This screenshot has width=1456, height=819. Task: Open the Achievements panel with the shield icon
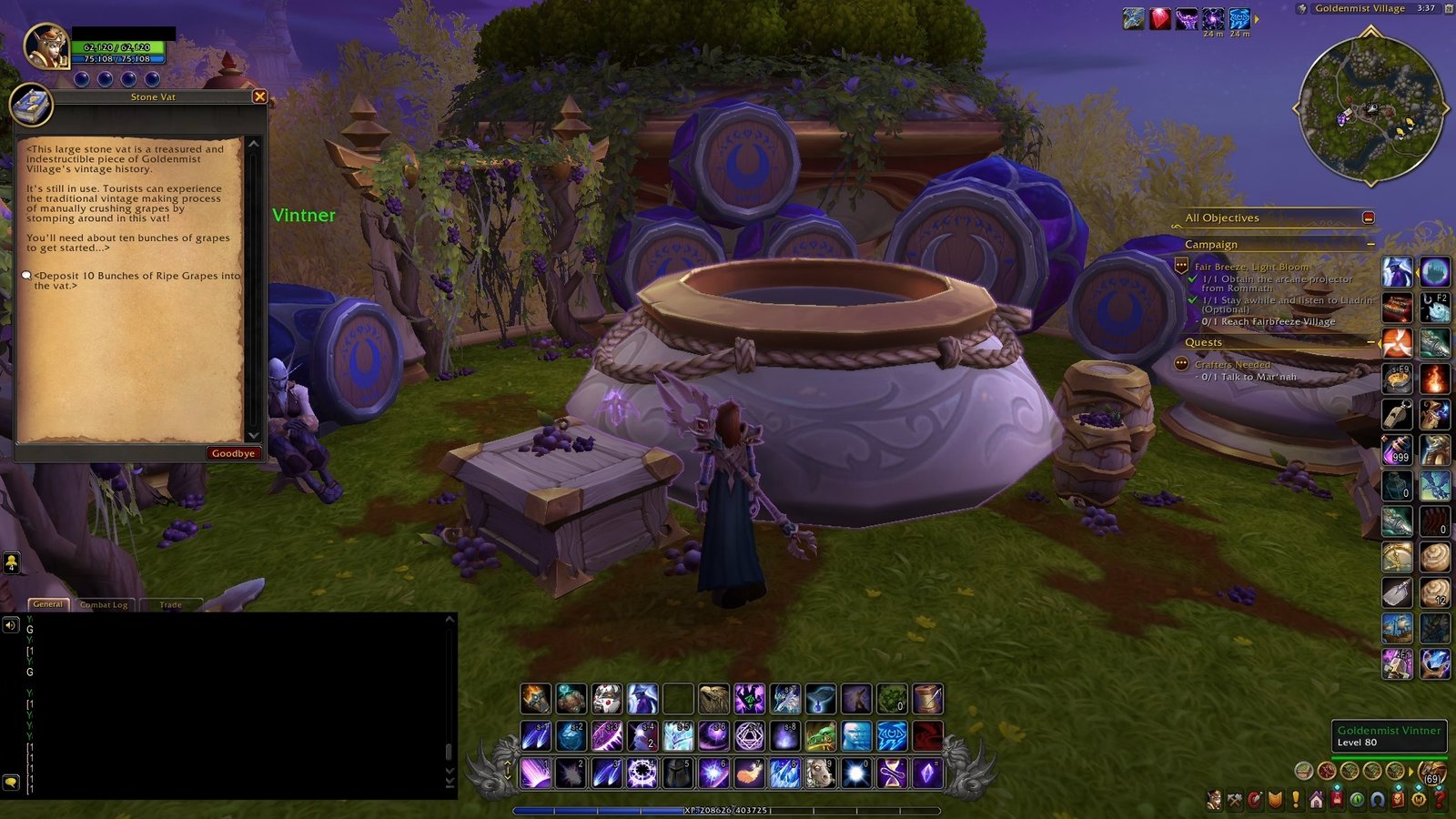point(1274,798)
